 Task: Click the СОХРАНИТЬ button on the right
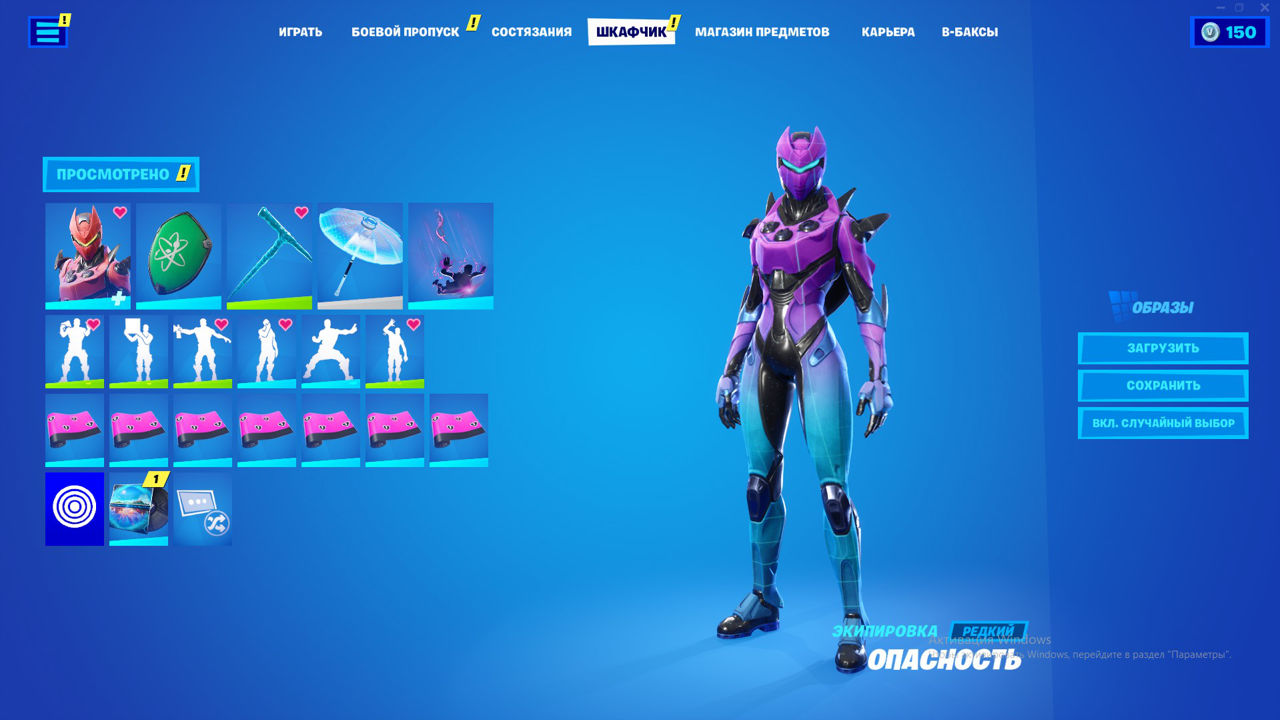coord(1163,385)
